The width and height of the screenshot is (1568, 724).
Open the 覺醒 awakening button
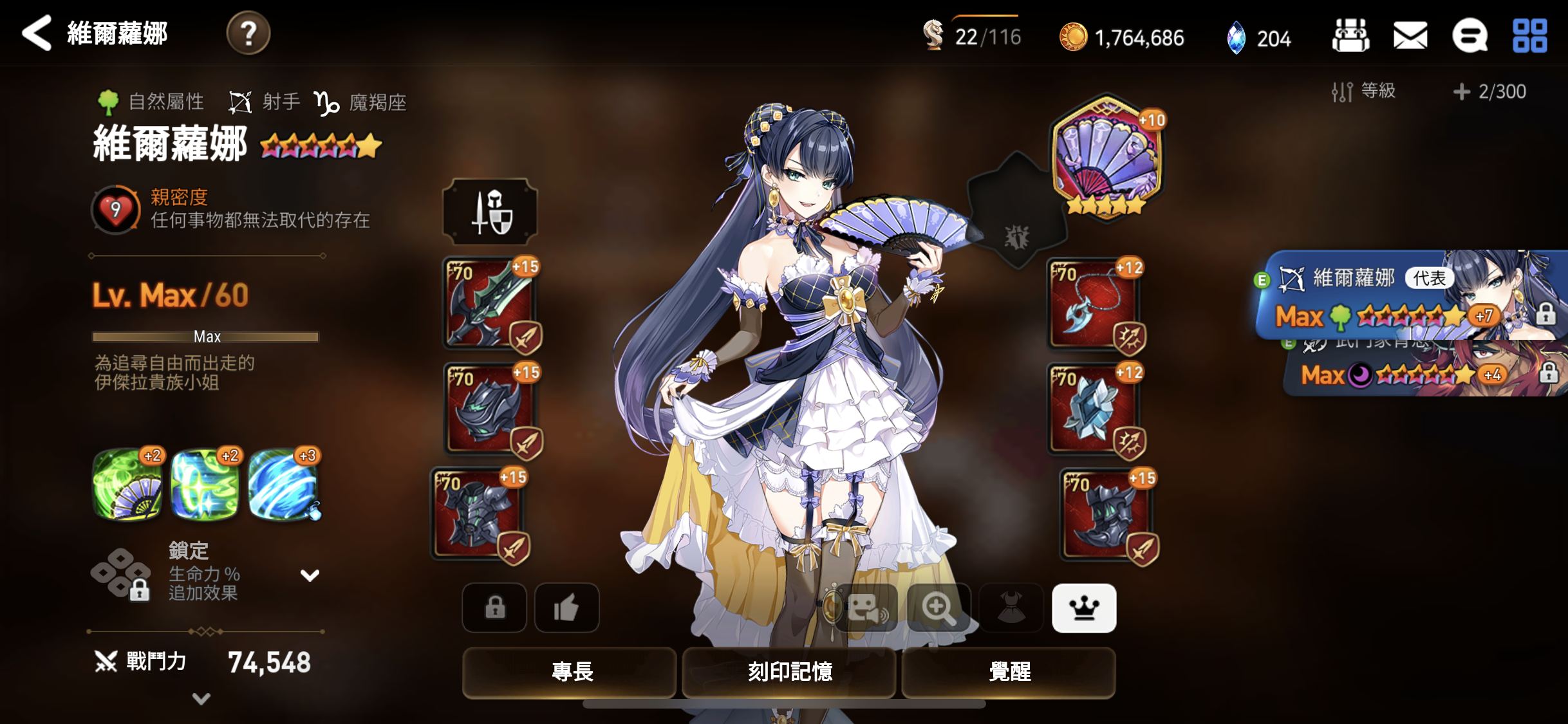(1009, 672)
